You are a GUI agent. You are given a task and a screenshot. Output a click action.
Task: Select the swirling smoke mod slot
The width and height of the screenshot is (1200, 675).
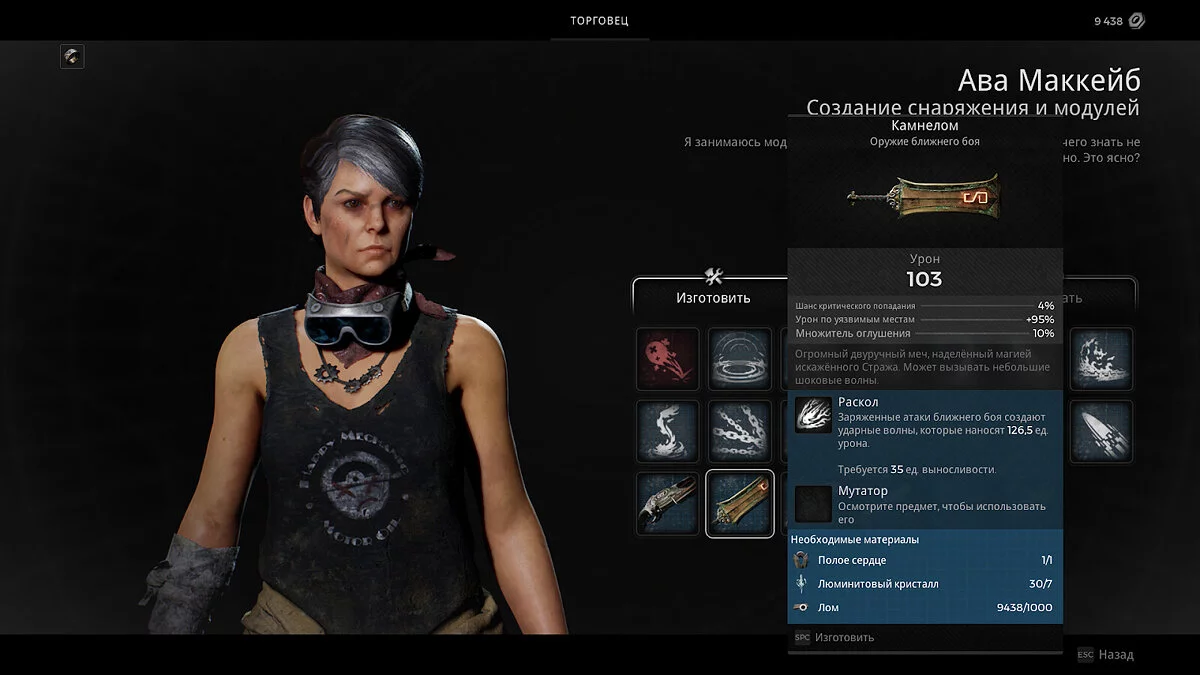point(667,432)
